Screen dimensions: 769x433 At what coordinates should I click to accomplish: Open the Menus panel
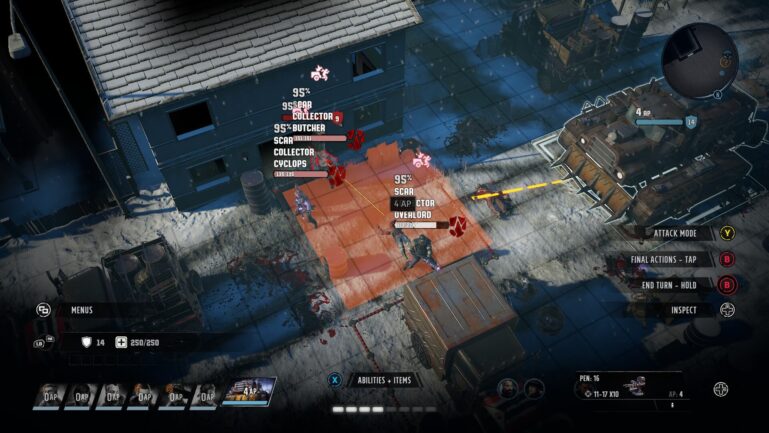(82, 310)
